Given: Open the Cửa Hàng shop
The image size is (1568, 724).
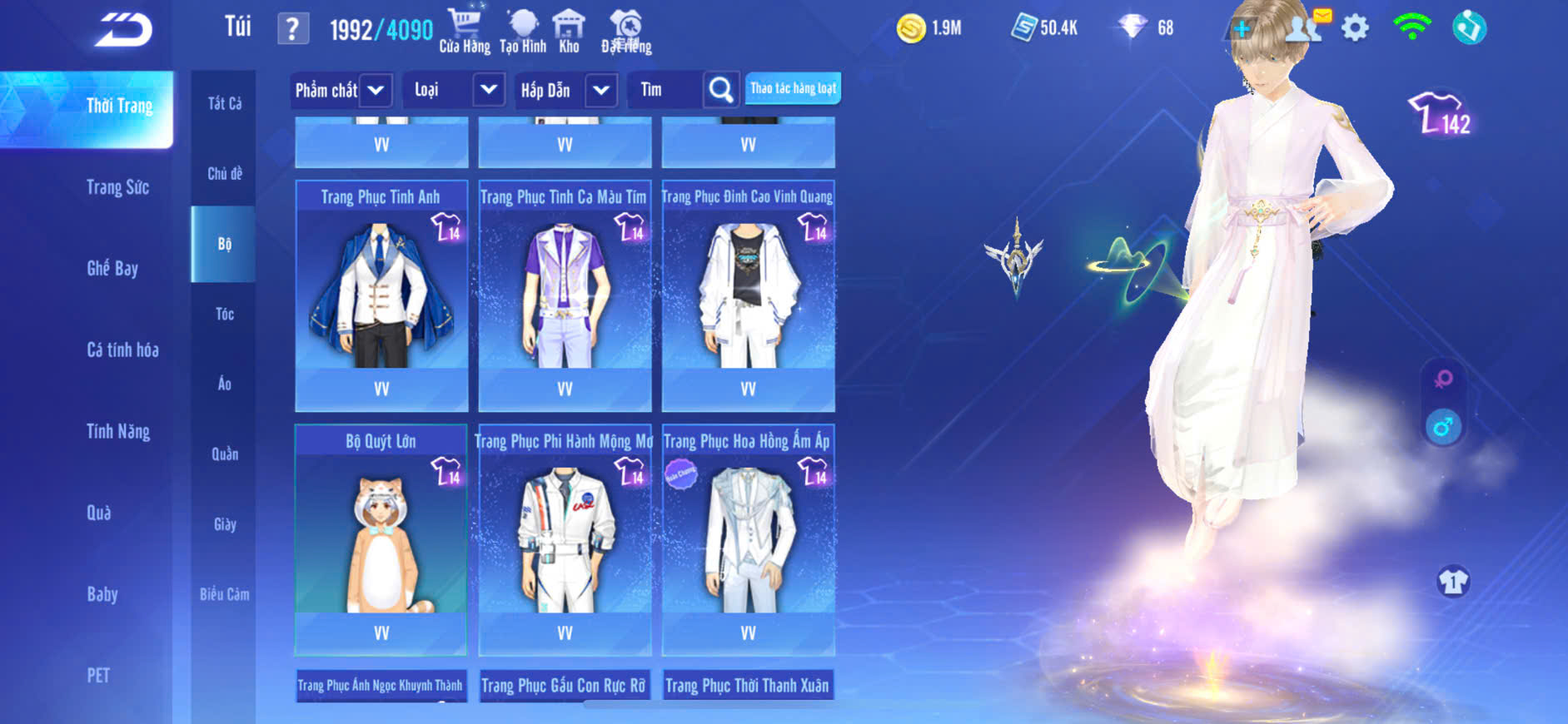Looking at the screenshot, I should [464, 31].
